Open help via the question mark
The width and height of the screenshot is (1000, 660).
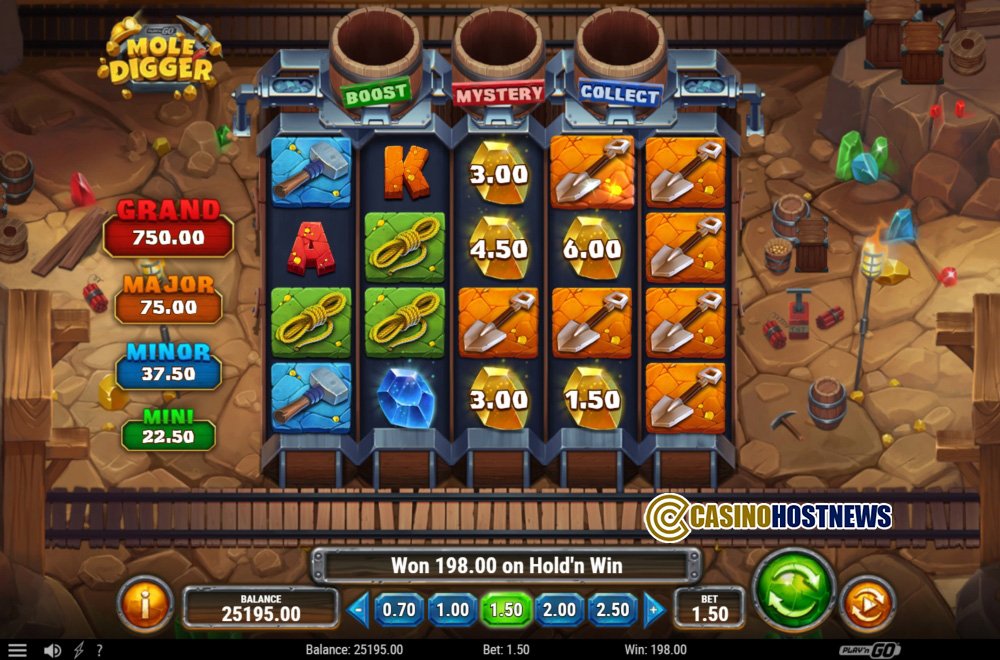click(98, 650)
